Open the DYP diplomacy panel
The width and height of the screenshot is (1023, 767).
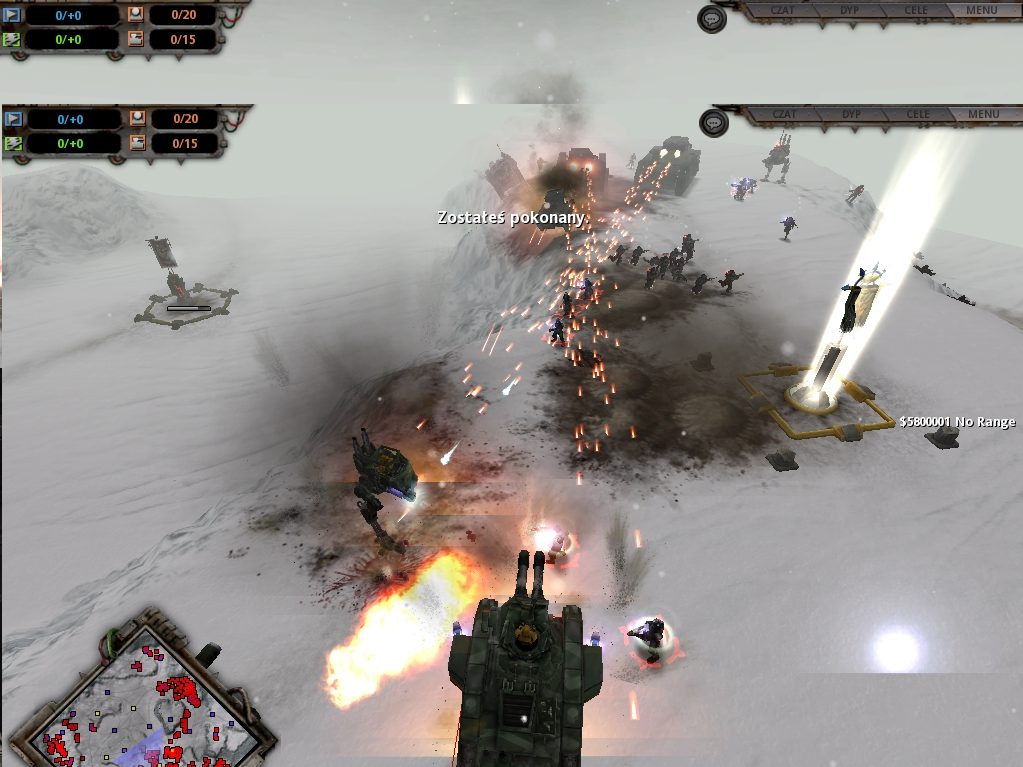[x=851, y=114]
